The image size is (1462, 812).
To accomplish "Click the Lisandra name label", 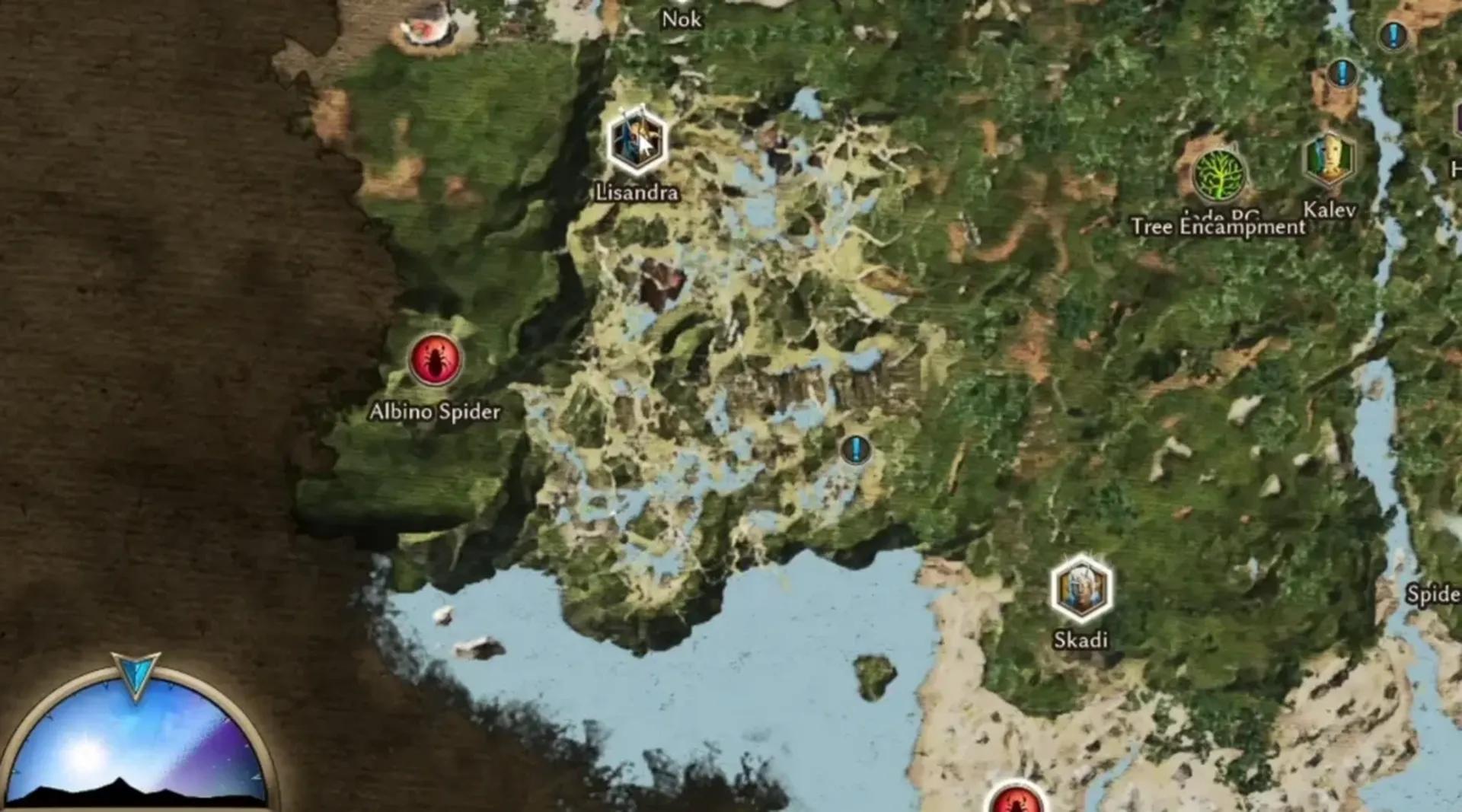I will click(637, 193).
